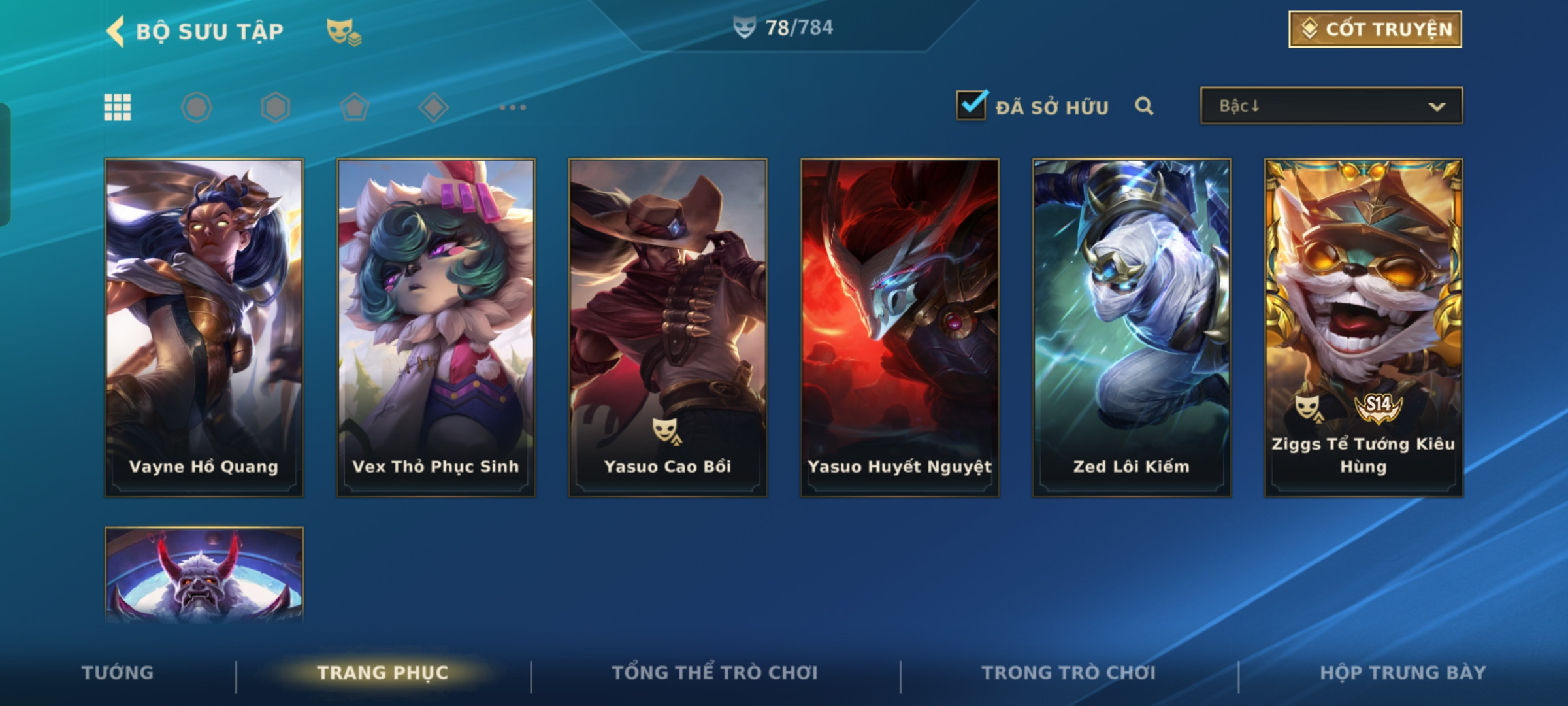1568x706 pixels.
Task: Go to the Trong Trò Chơi tab
Action: coord(1069,673)
